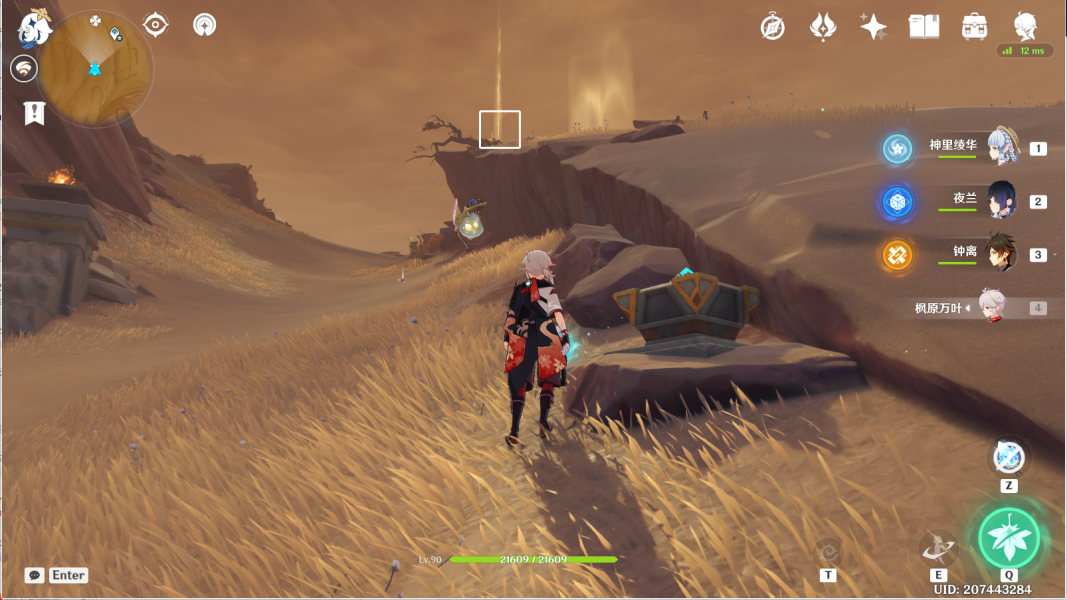The height and width of the screenshot is (600, 1067).
Task: Open the compass events icon
Action: (772, 27)
